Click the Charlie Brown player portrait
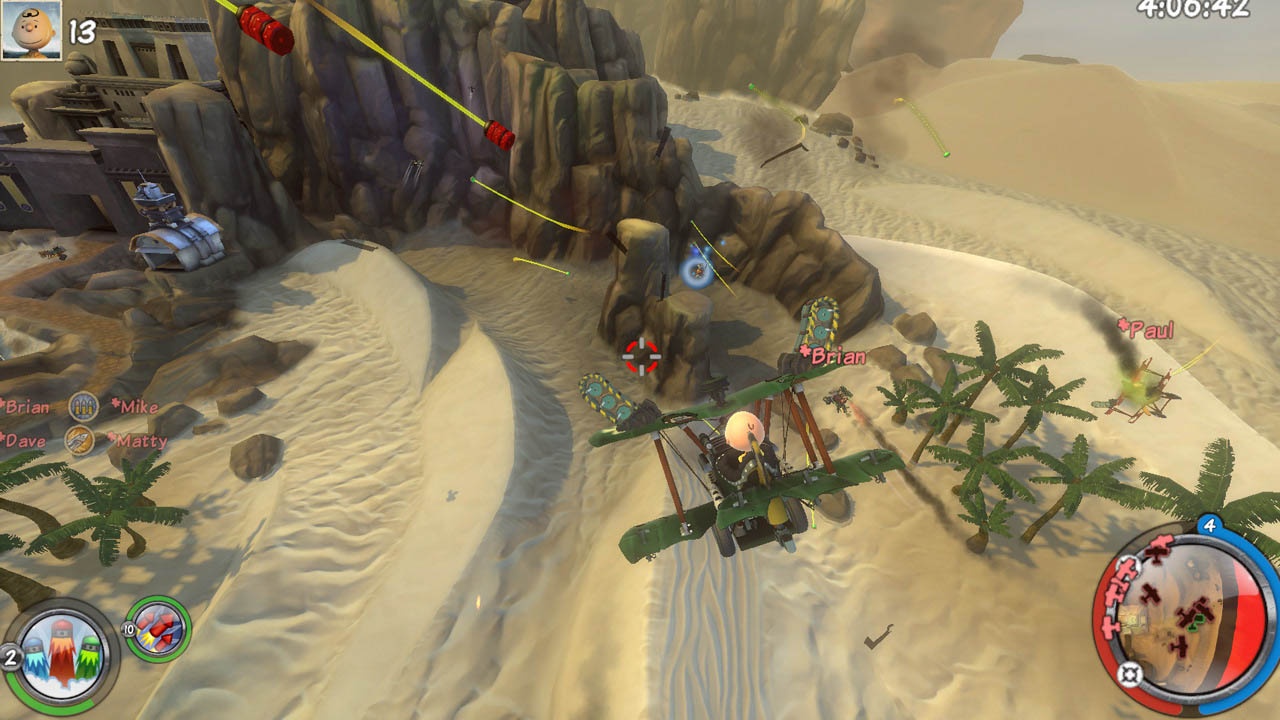This screenshot has height=720, width=1280. [x=31, y=29]
